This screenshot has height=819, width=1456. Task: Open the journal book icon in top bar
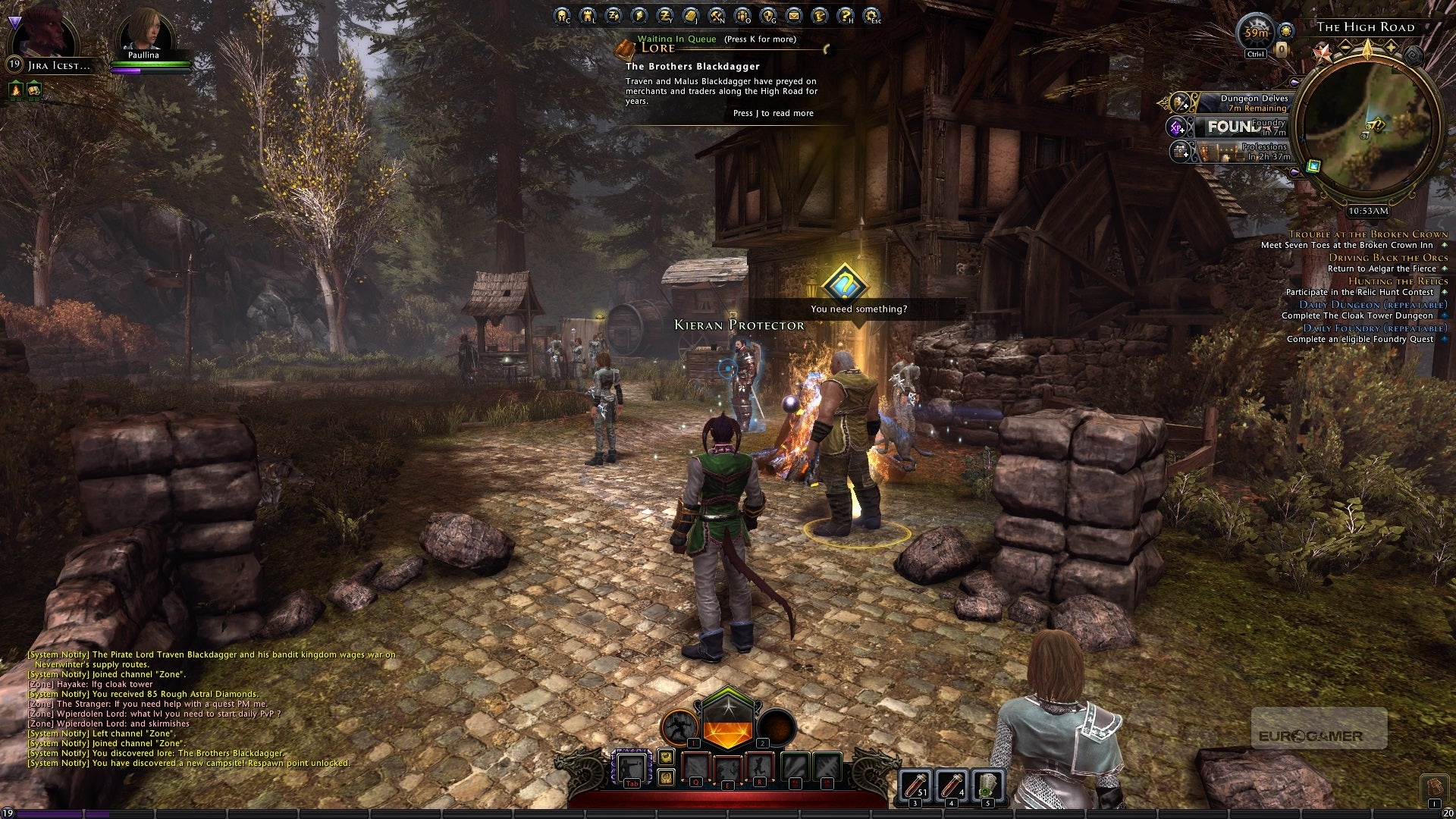tap(690, 15)
